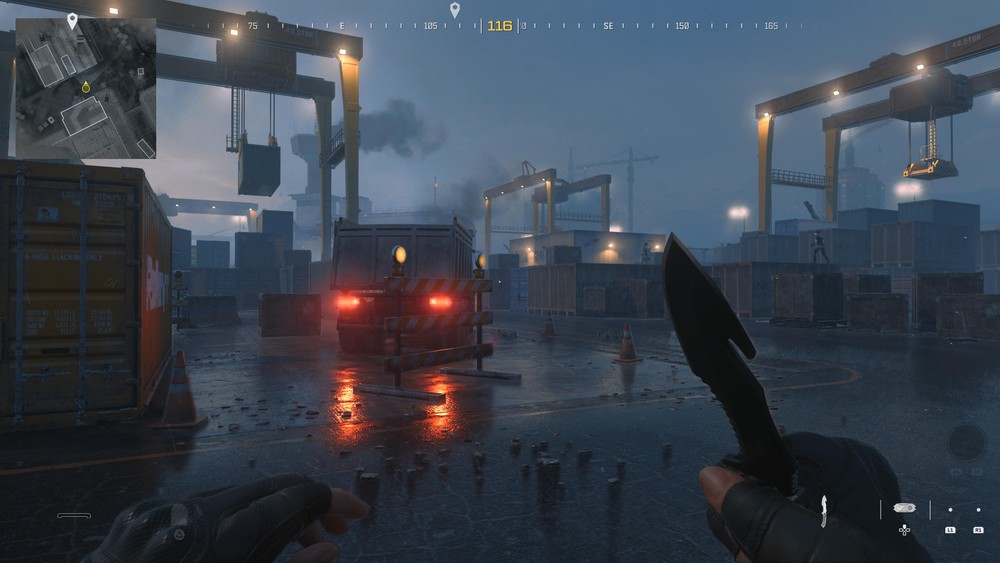The width and height of the screenshot is (1000, 563).
Task: Click the white objective pin on the minimap
Action: [x=72, y=20]
